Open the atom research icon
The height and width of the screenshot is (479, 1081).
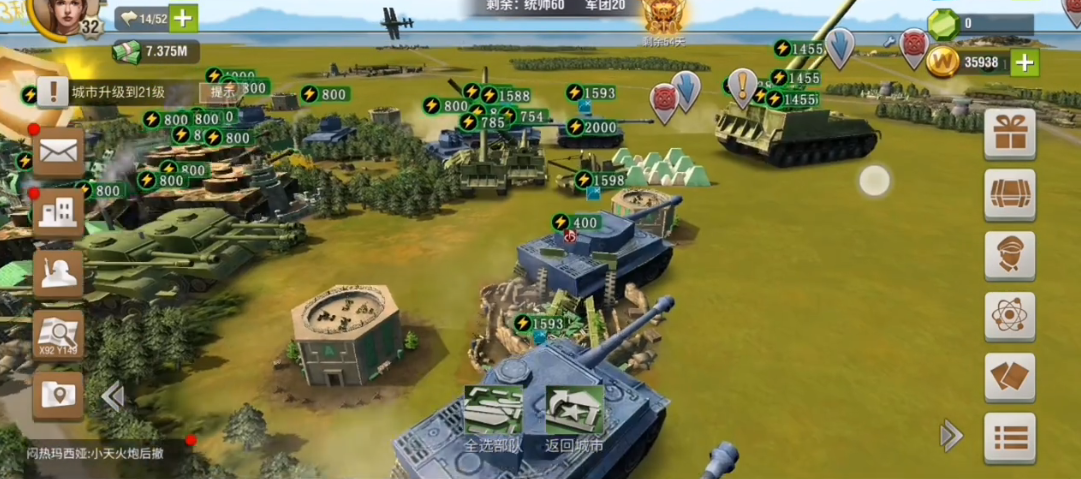click(x=1009, y=316)
